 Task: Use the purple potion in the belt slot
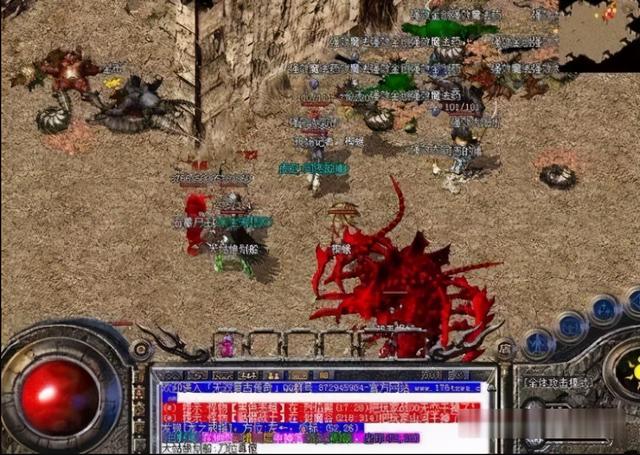228,345
